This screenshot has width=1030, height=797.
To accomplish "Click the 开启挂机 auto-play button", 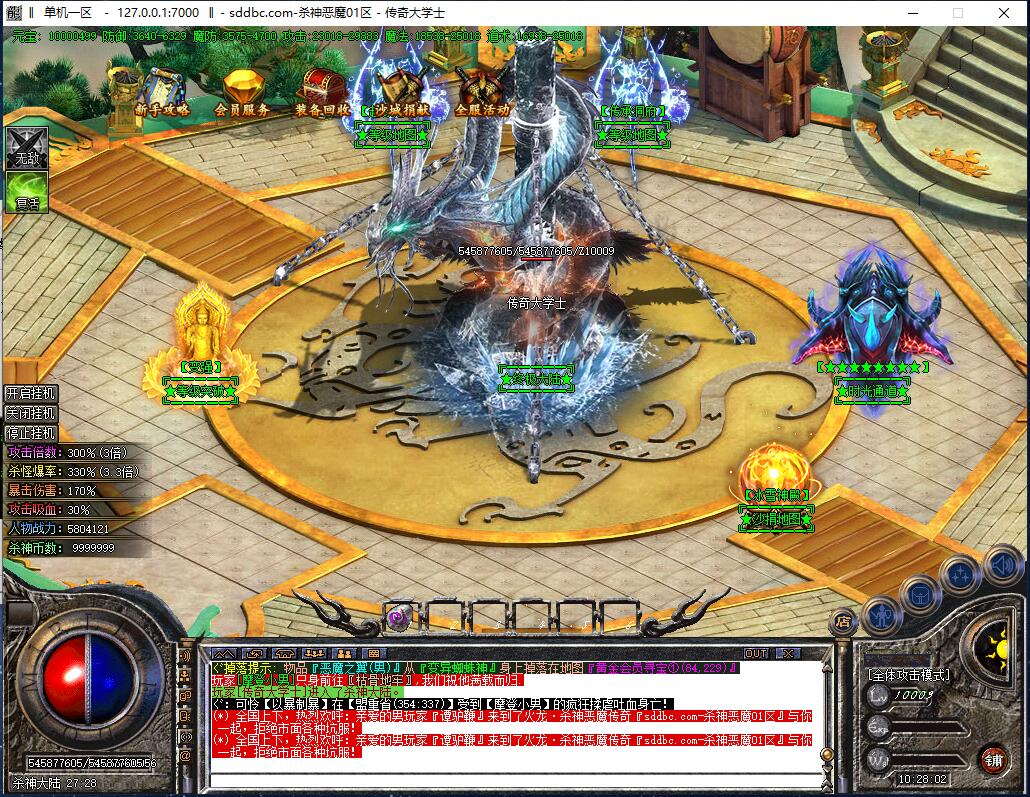I will [31, 393].
